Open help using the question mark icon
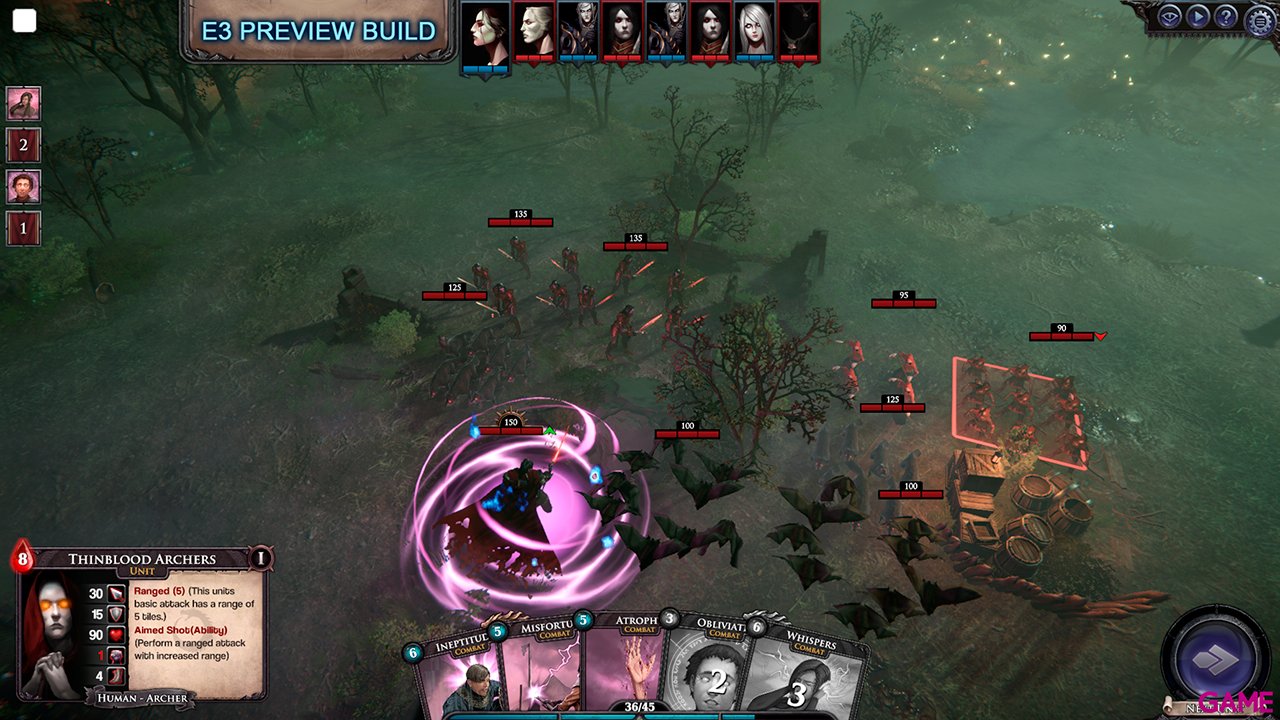Image resolution: width=1280 pixels, height=720 pixels. click(1226, 16)
